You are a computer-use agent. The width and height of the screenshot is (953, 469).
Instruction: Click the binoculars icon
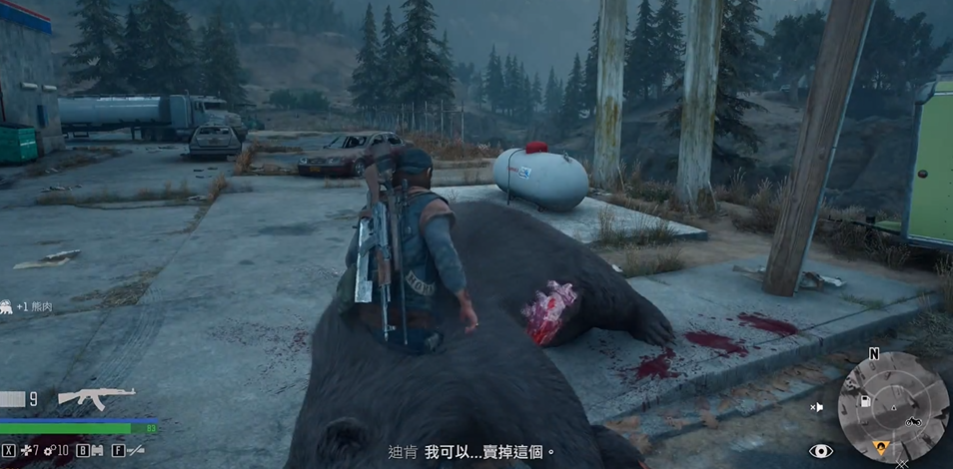coord(97,451)
